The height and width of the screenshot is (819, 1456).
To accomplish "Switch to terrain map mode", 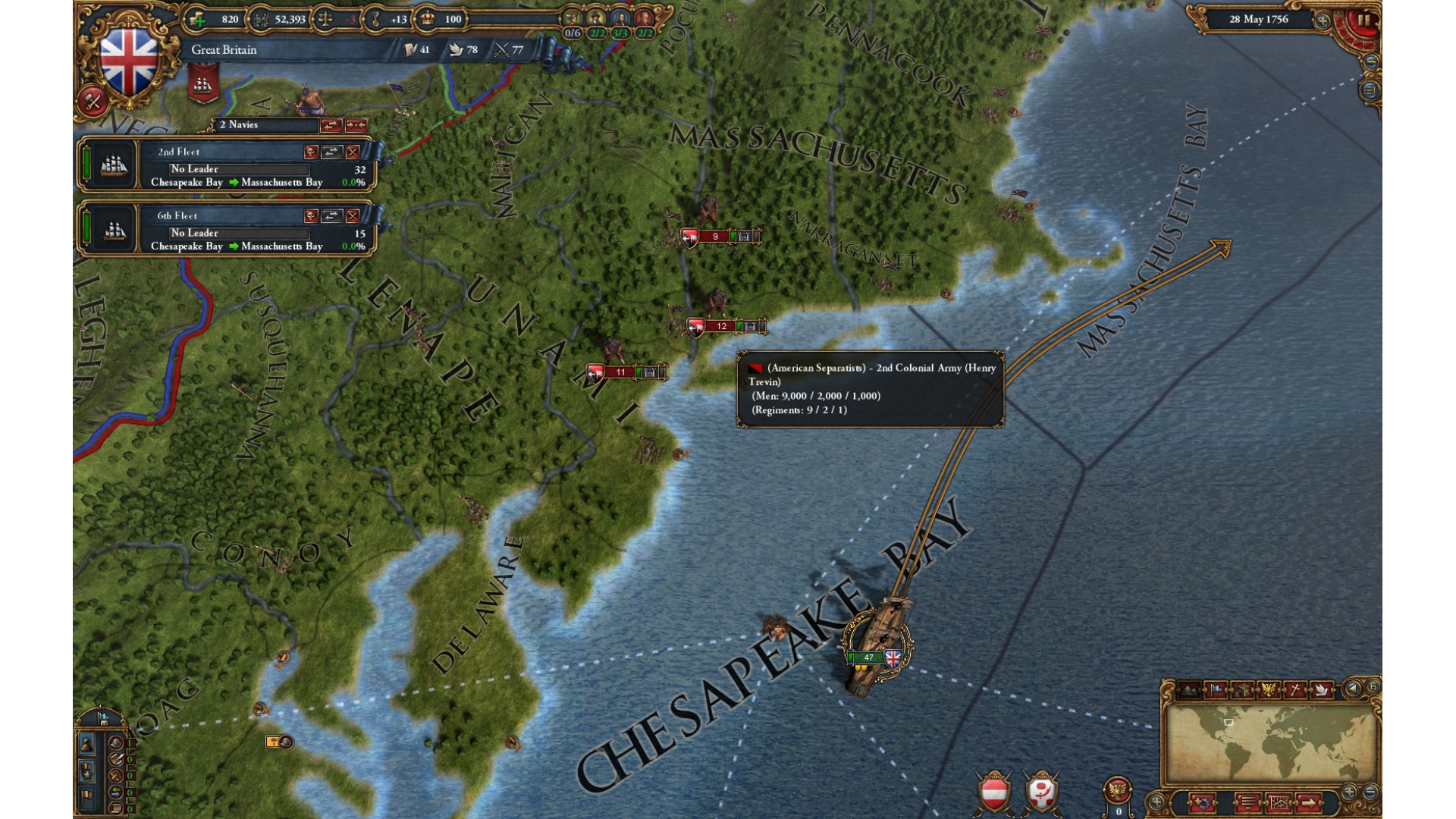I will [1189, 690].
